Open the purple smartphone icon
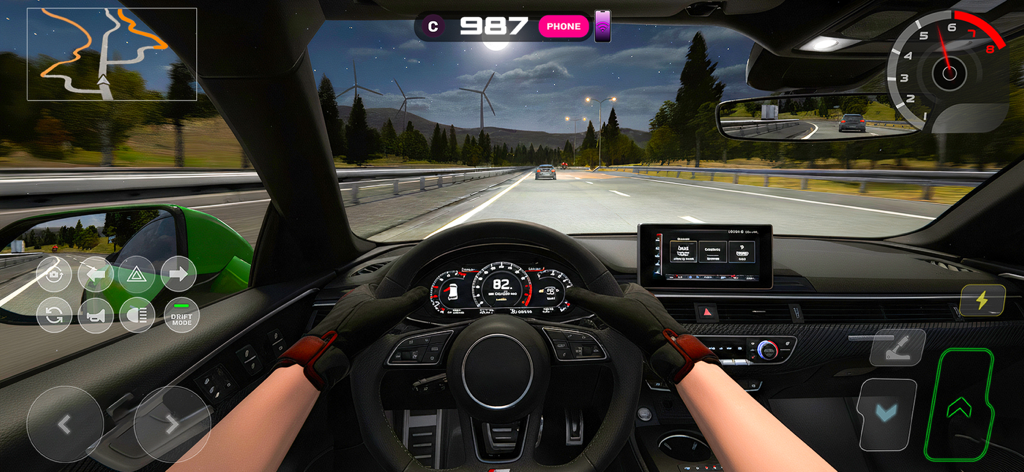This screenshot has width=1024, height=472. tap(603, 27)
